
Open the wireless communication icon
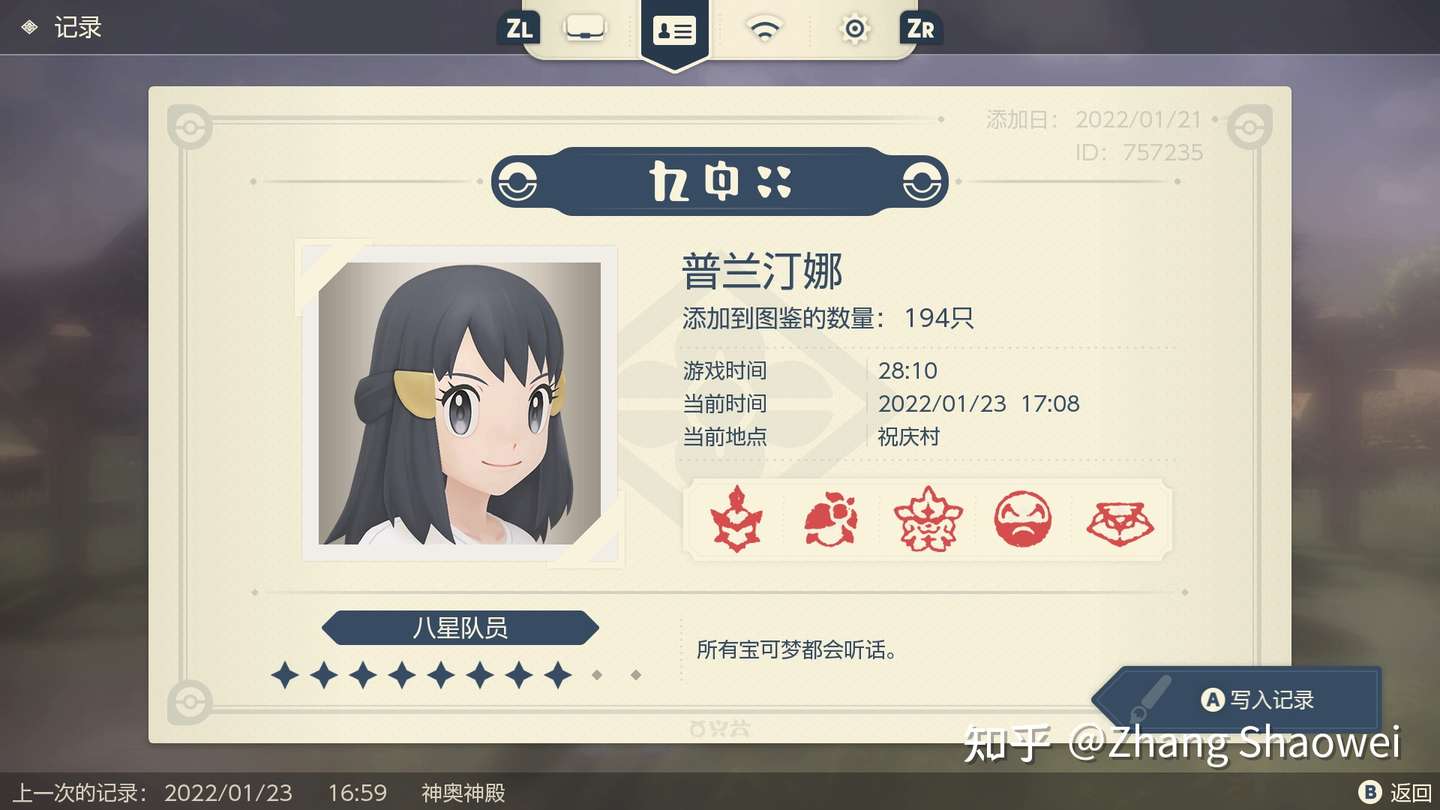763,28
